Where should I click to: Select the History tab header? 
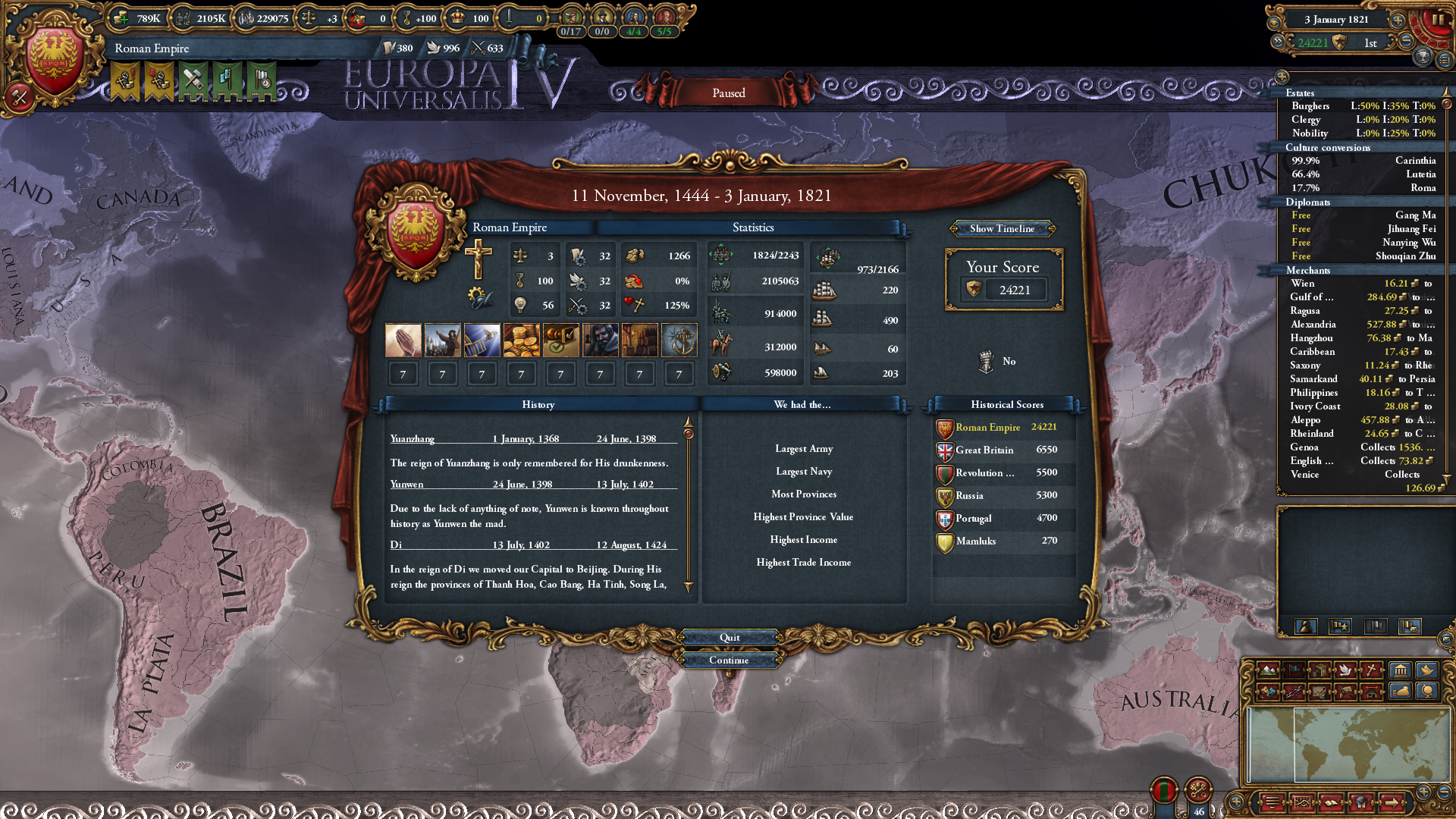point(538,405)
